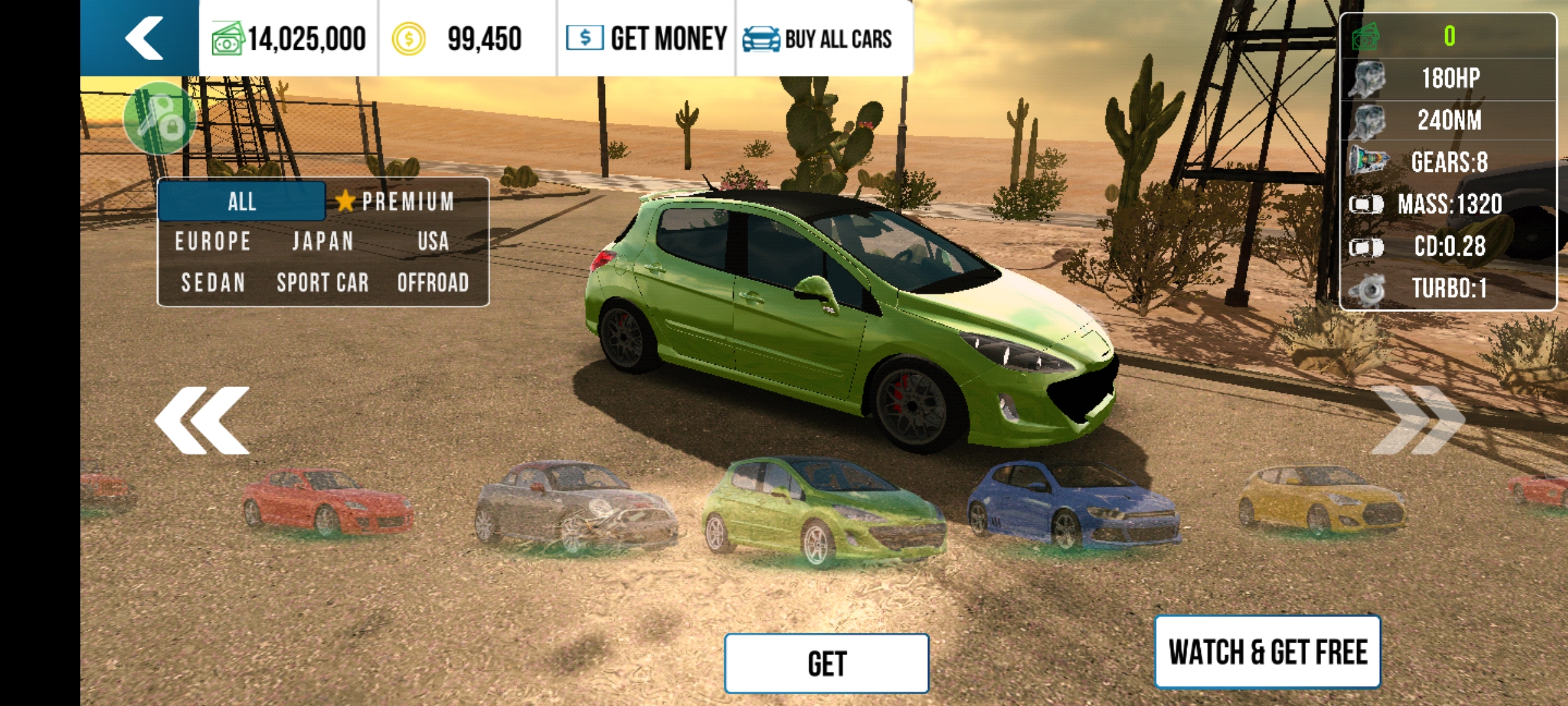Go back using the white arrow button
Image resolution: width=1568 pixels, height=706 pixels.
coord(142,38)
